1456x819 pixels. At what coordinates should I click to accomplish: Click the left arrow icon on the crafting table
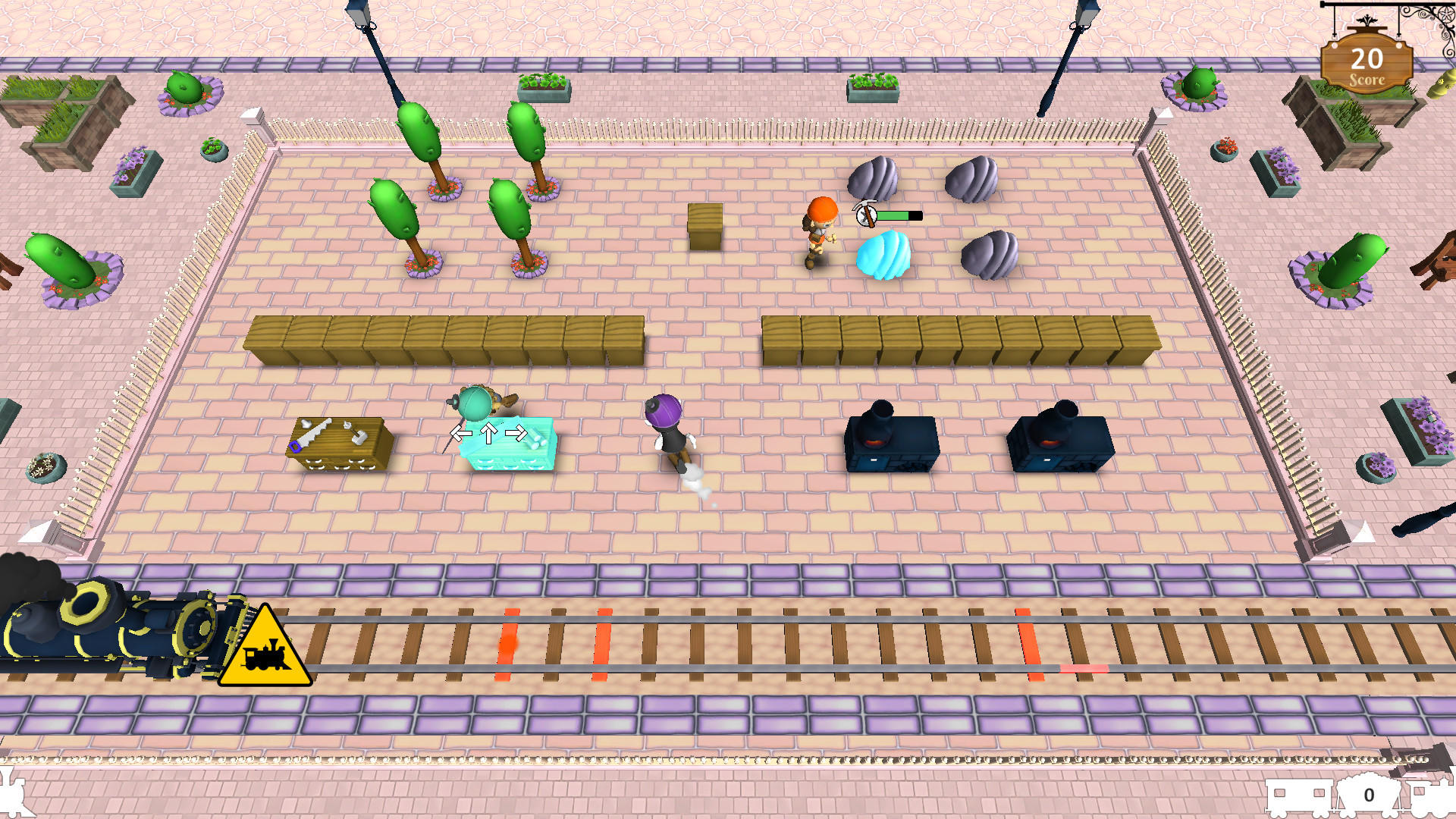point(460,431)
